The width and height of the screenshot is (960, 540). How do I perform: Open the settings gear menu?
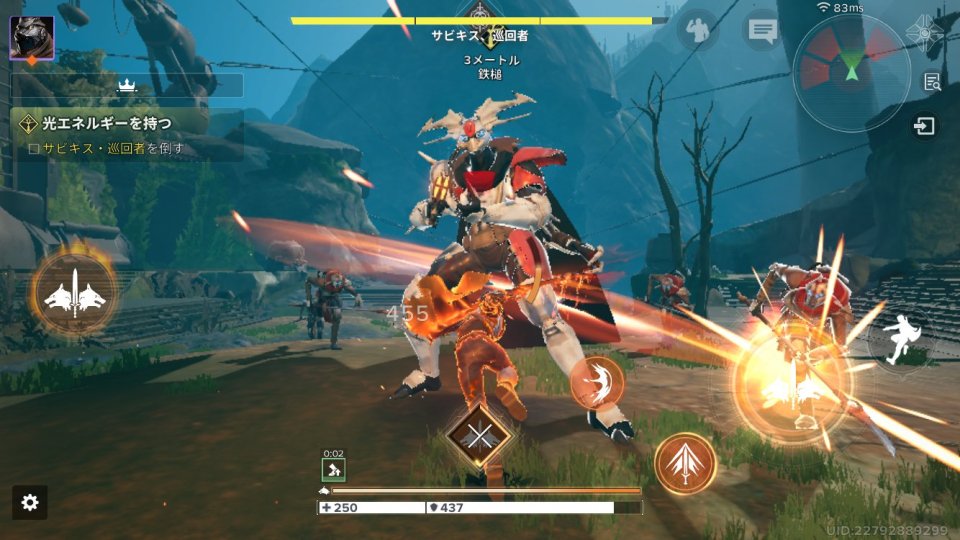30,502
